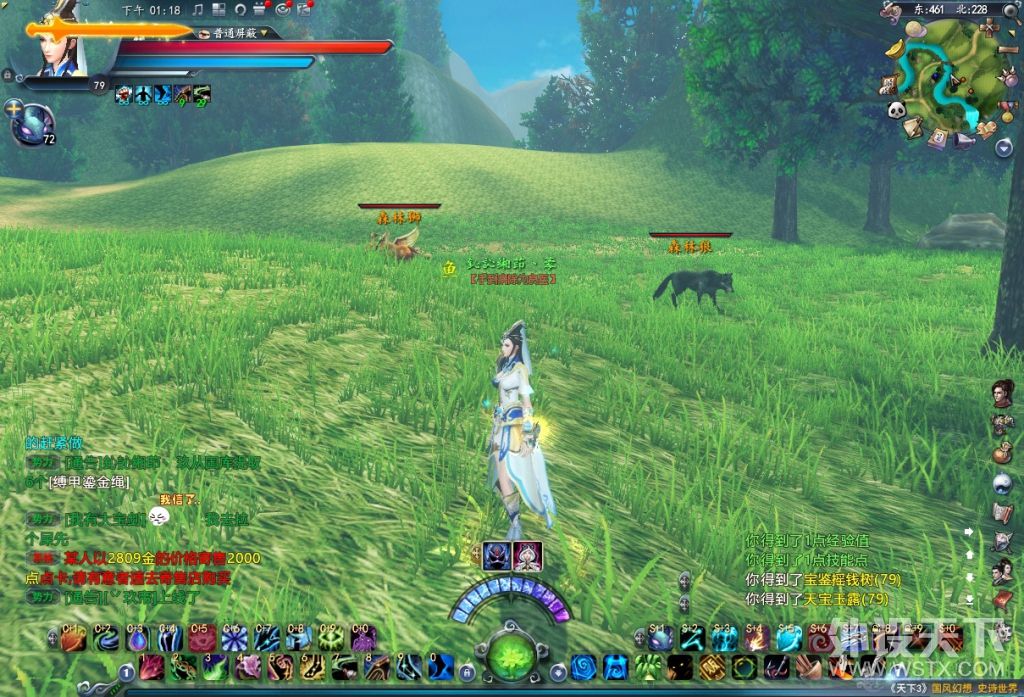Open the music note icon in the top bar

[x=198, y=10]
